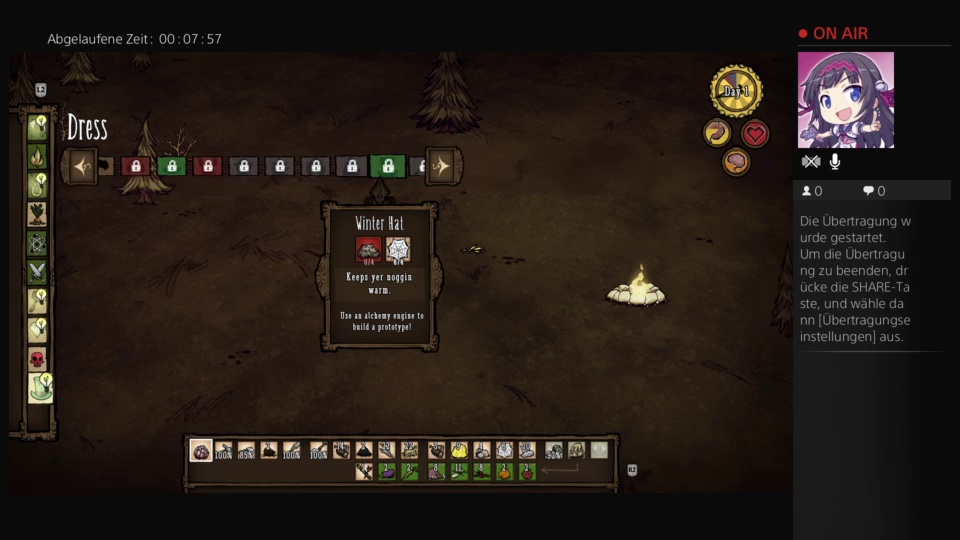
Task: Open the Fight tab with crossed swords
Action: click(x=37, y=272)
